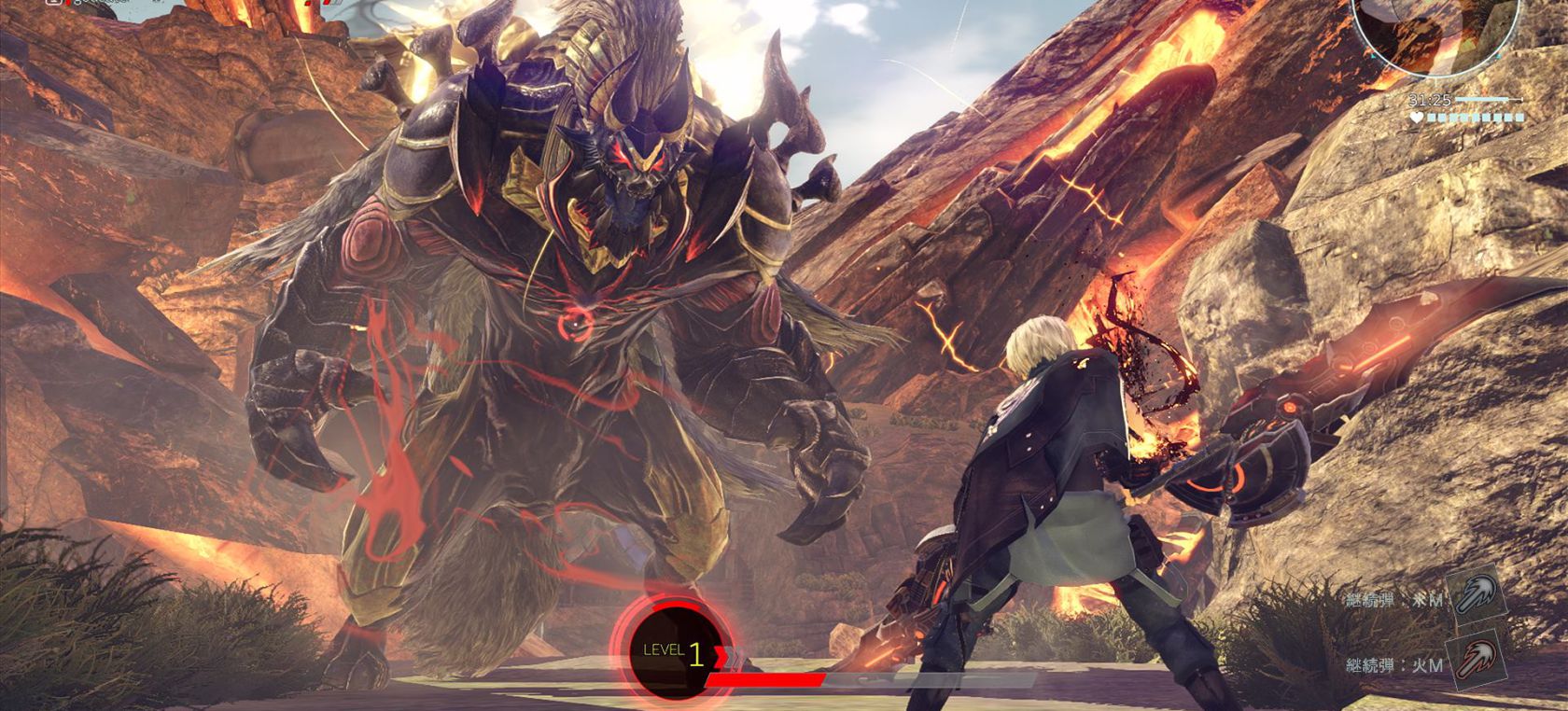Choose the red fire sustained bullet icon

(1475, 662)
